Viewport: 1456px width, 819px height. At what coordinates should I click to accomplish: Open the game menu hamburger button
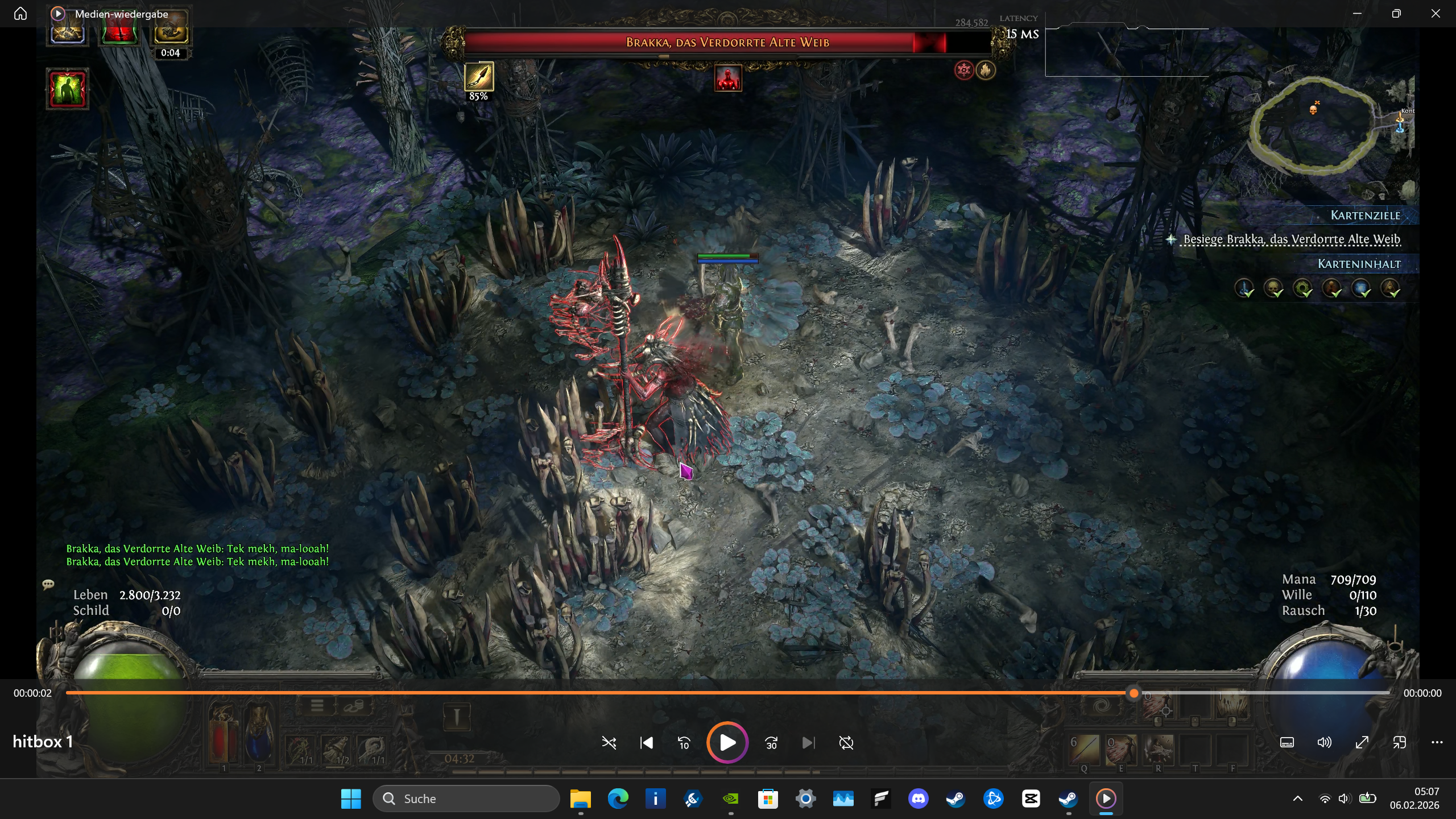pyautogui.click(x=317, y=706)
